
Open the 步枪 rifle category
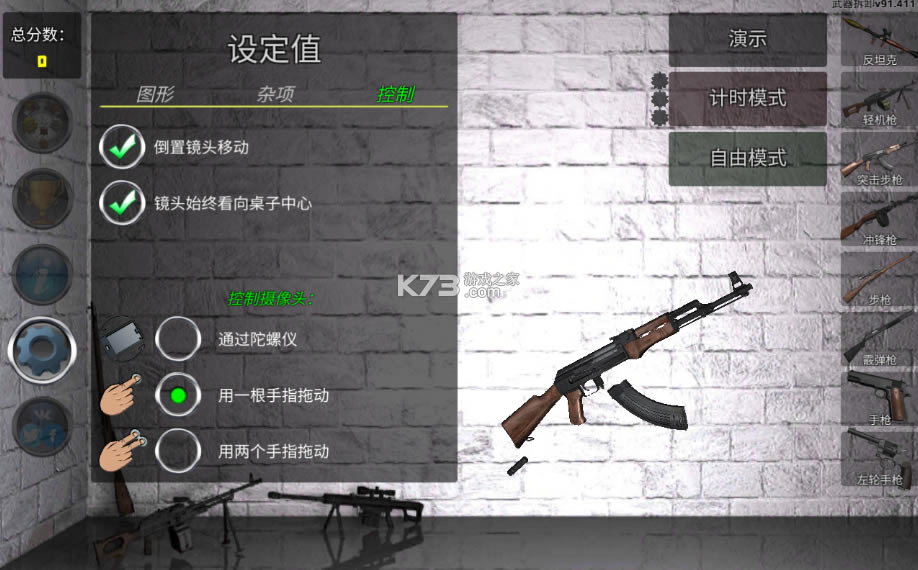coord(879,280)
